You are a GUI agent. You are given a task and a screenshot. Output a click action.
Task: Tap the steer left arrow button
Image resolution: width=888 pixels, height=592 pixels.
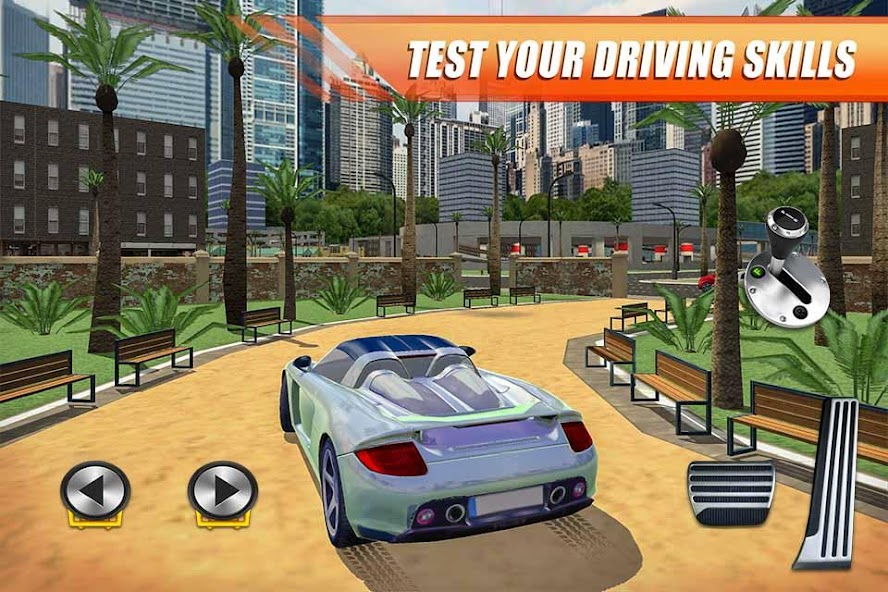pyautogui.click(x=95, y=490)
